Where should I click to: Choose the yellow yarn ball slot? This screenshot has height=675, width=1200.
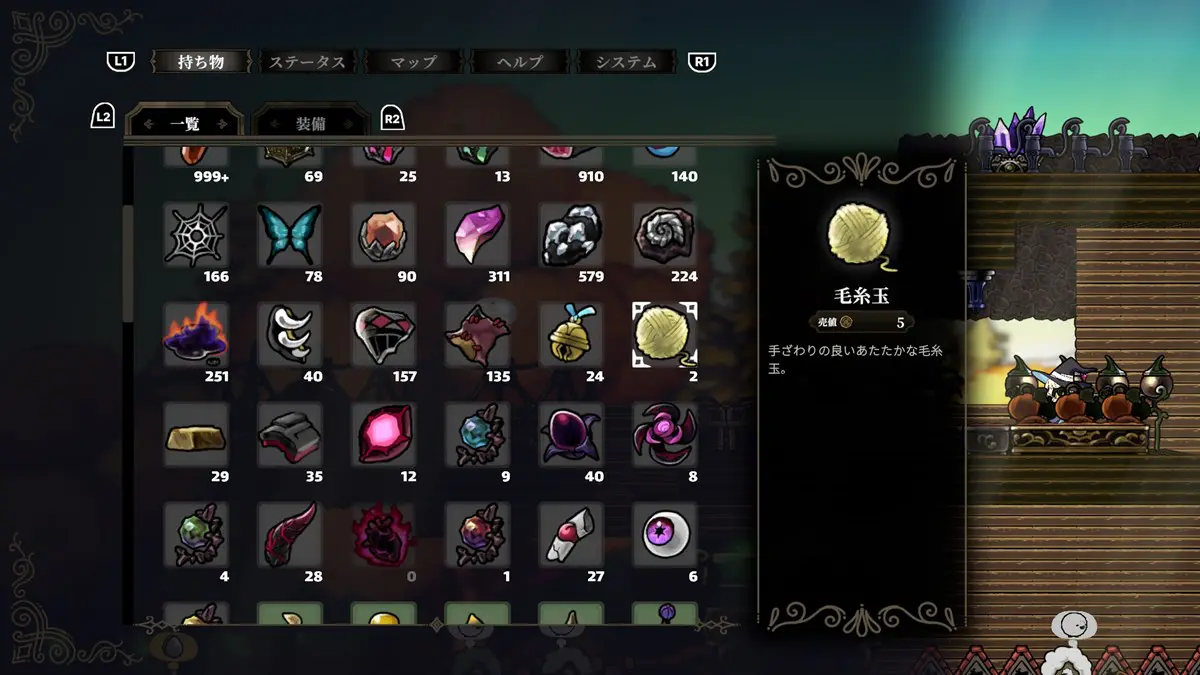click(665, 334)
